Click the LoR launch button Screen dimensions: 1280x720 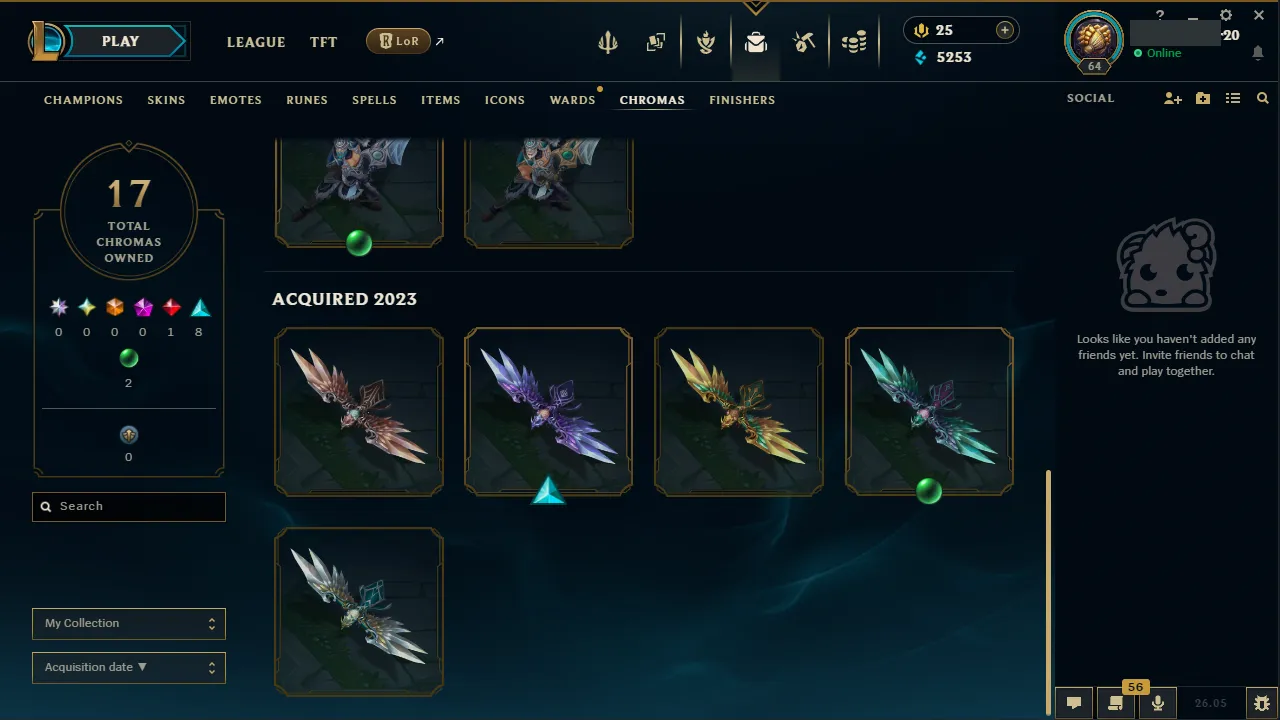(398, 41)
